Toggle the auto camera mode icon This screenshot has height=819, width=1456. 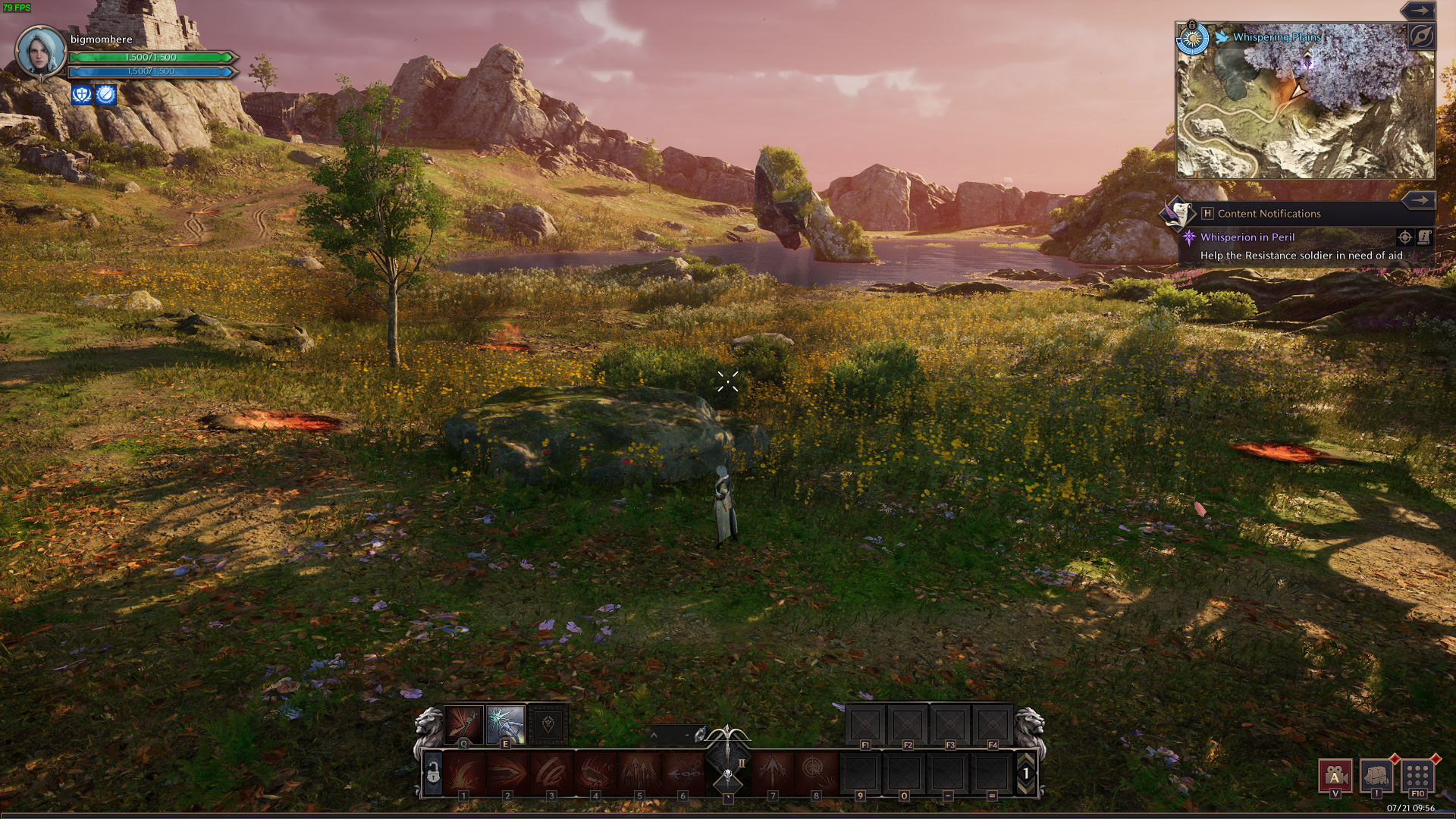click(x=1335, y=775)
